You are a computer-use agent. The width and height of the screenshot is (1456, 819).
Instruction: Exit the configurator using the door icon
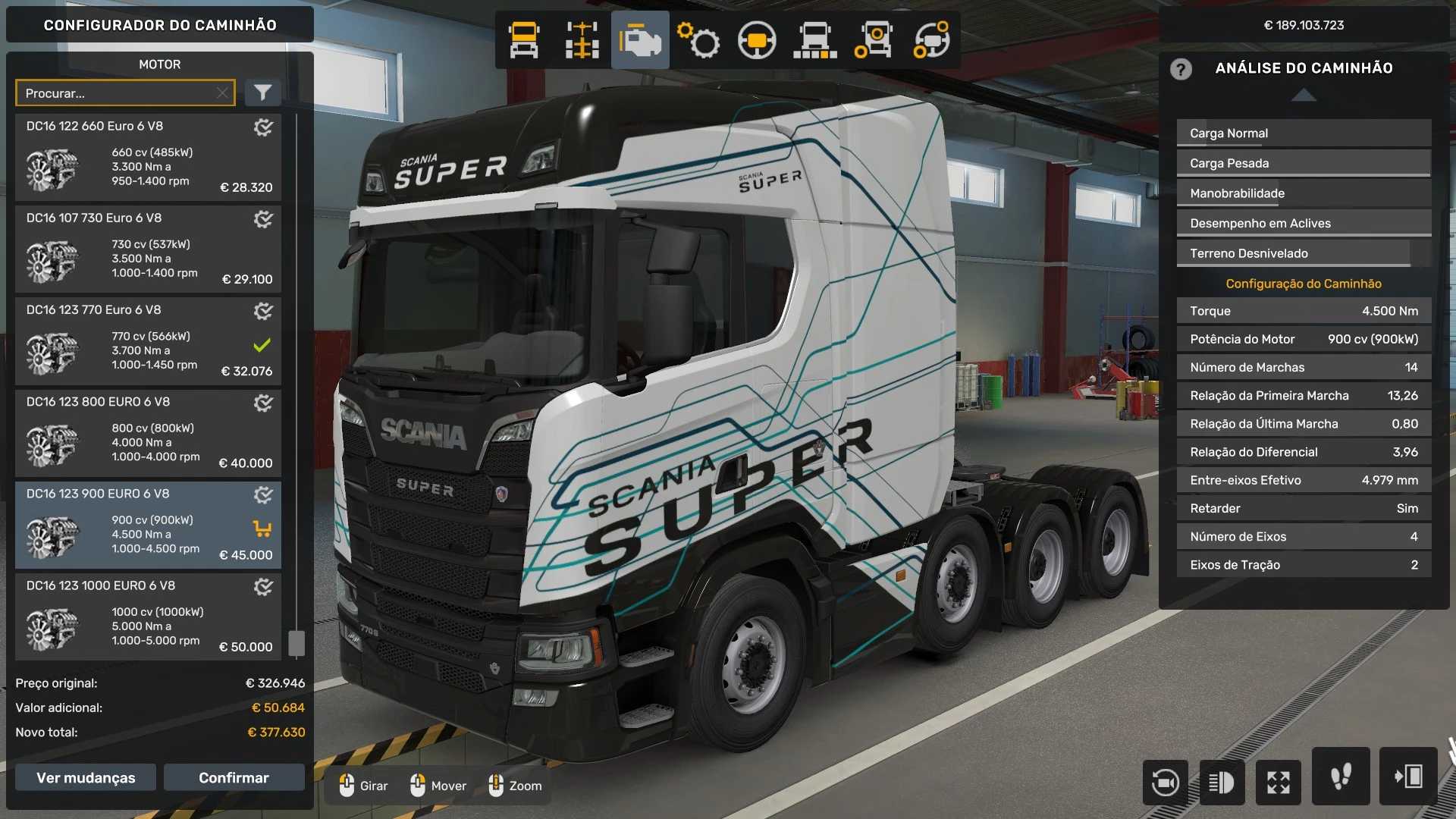pyautogui.click(x=1408, y=777)
